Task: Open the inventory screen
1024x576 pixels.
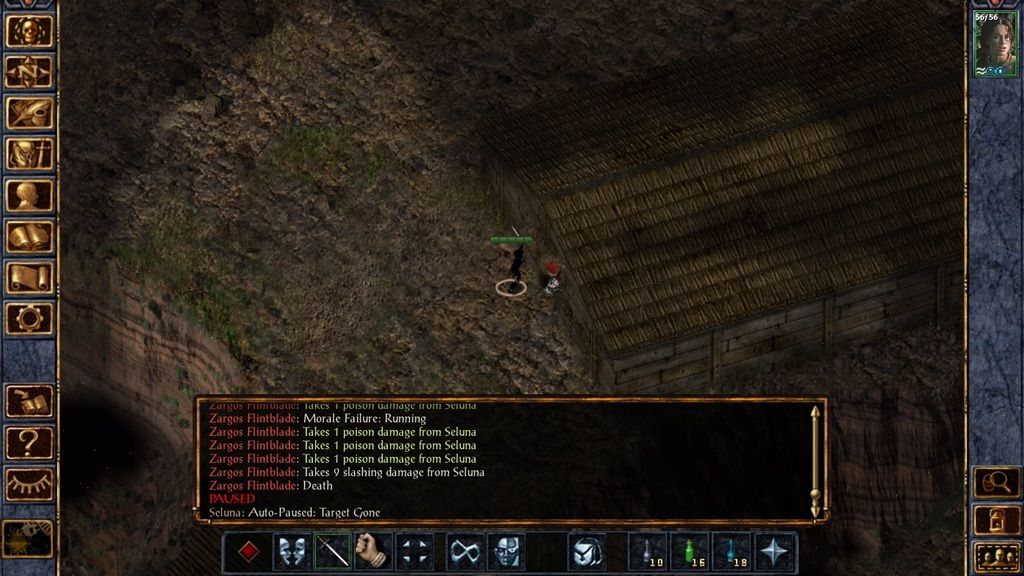Action: pyautogui.click(x=29, y=154)
